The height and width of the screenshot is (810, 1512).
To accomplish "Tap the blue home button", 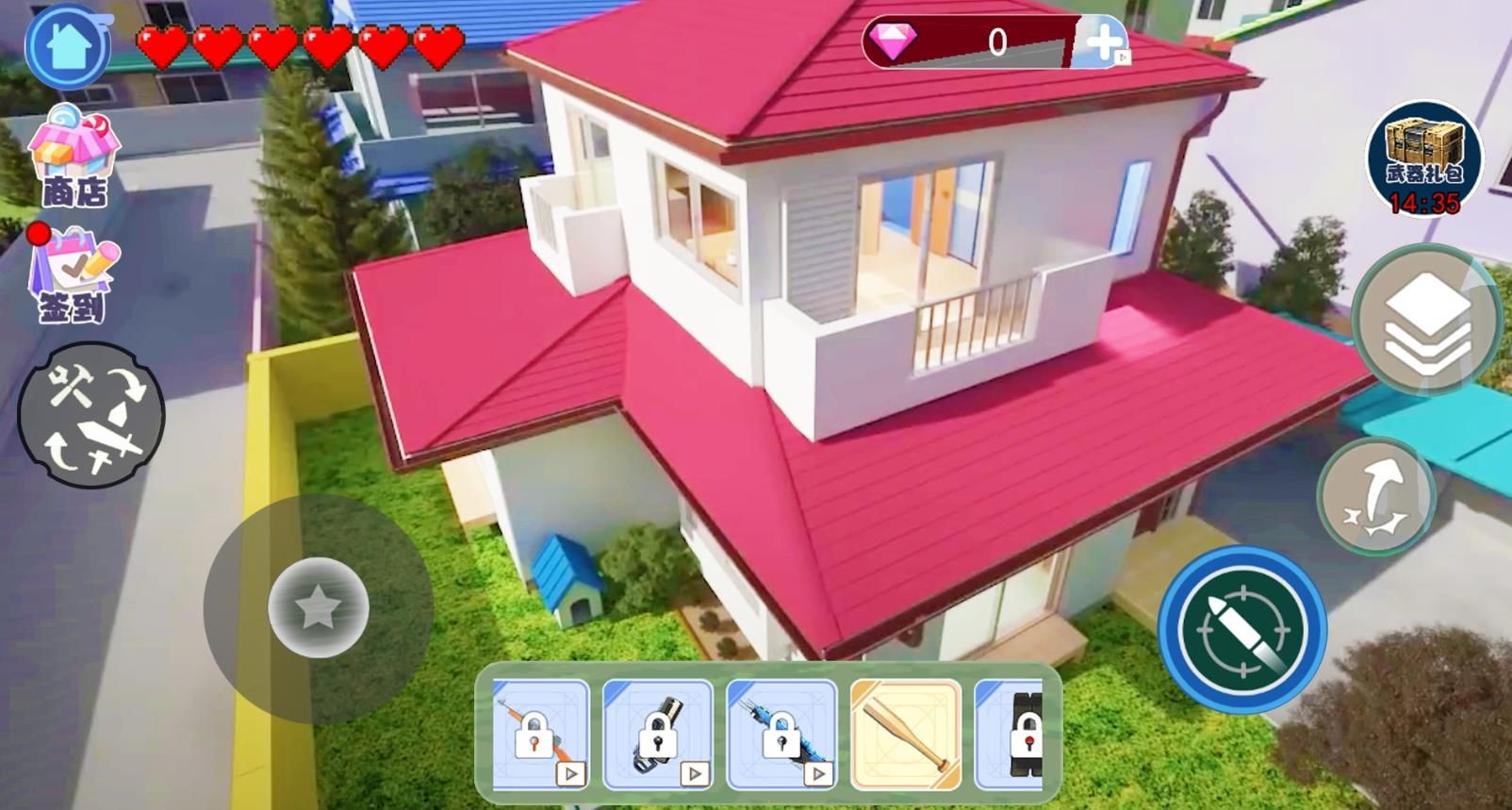I will (x=68, y=46).
